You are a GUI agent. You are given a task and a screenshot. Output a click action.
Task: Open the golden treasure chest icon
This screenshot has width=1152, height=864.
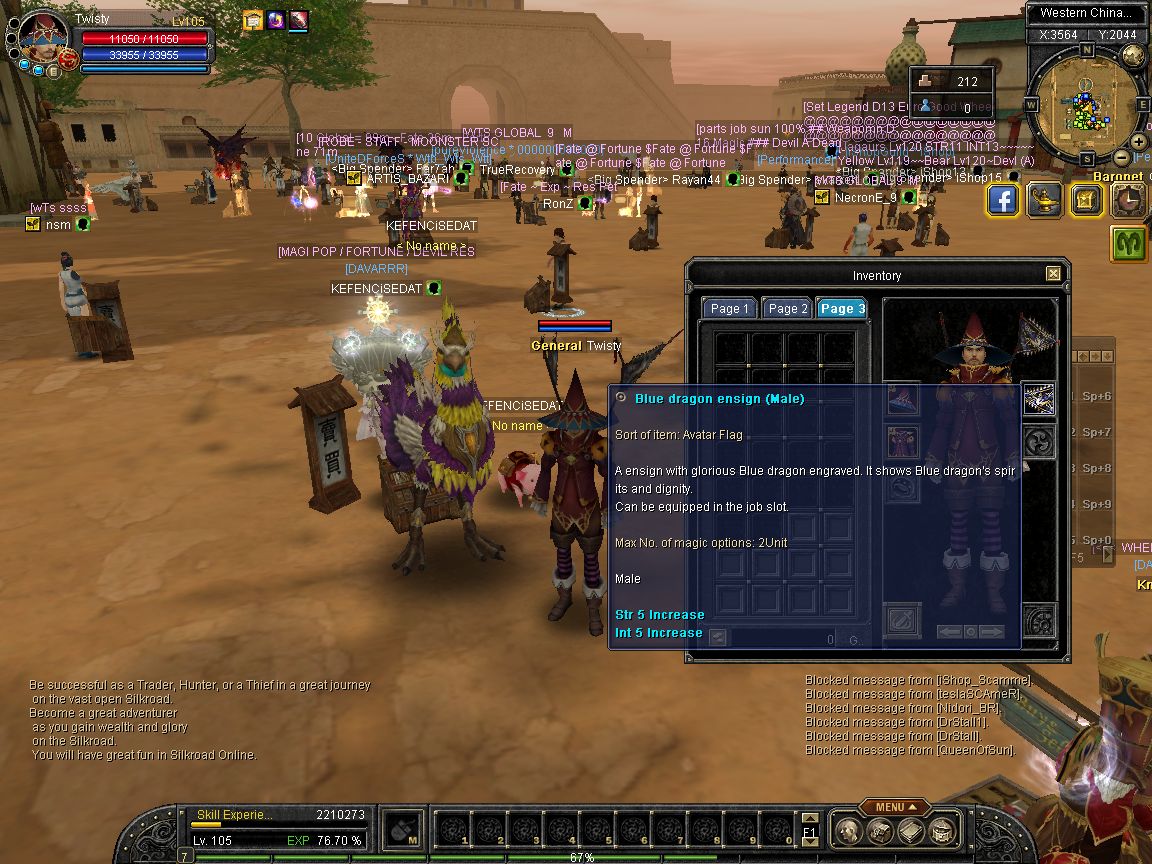[1087, 200]
